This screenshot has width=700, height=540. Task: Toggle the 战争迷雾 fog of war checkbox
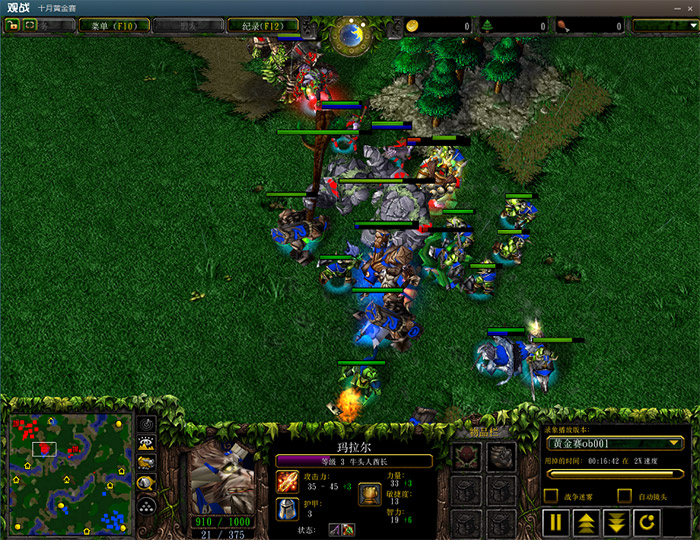click(552, 496)
